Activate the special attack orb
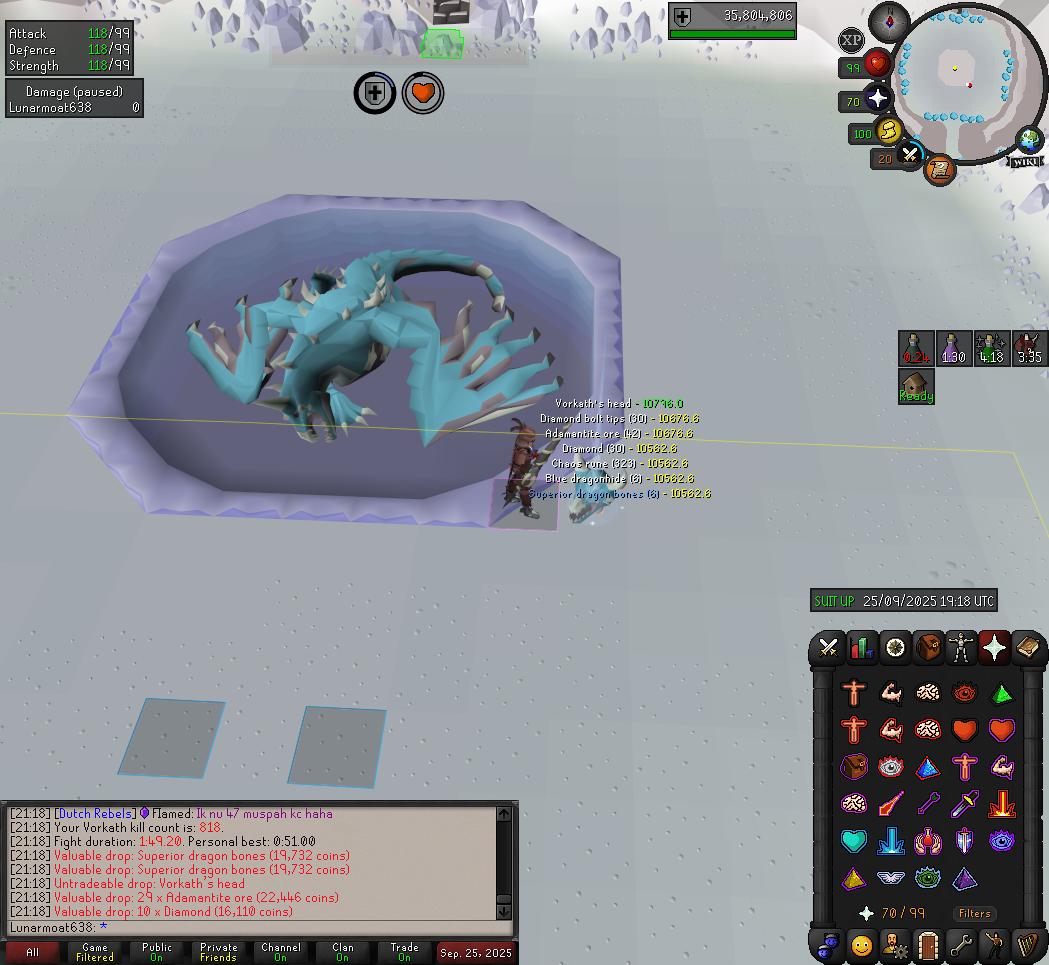This screenshot has width=1049, height=965. (910, 155)
